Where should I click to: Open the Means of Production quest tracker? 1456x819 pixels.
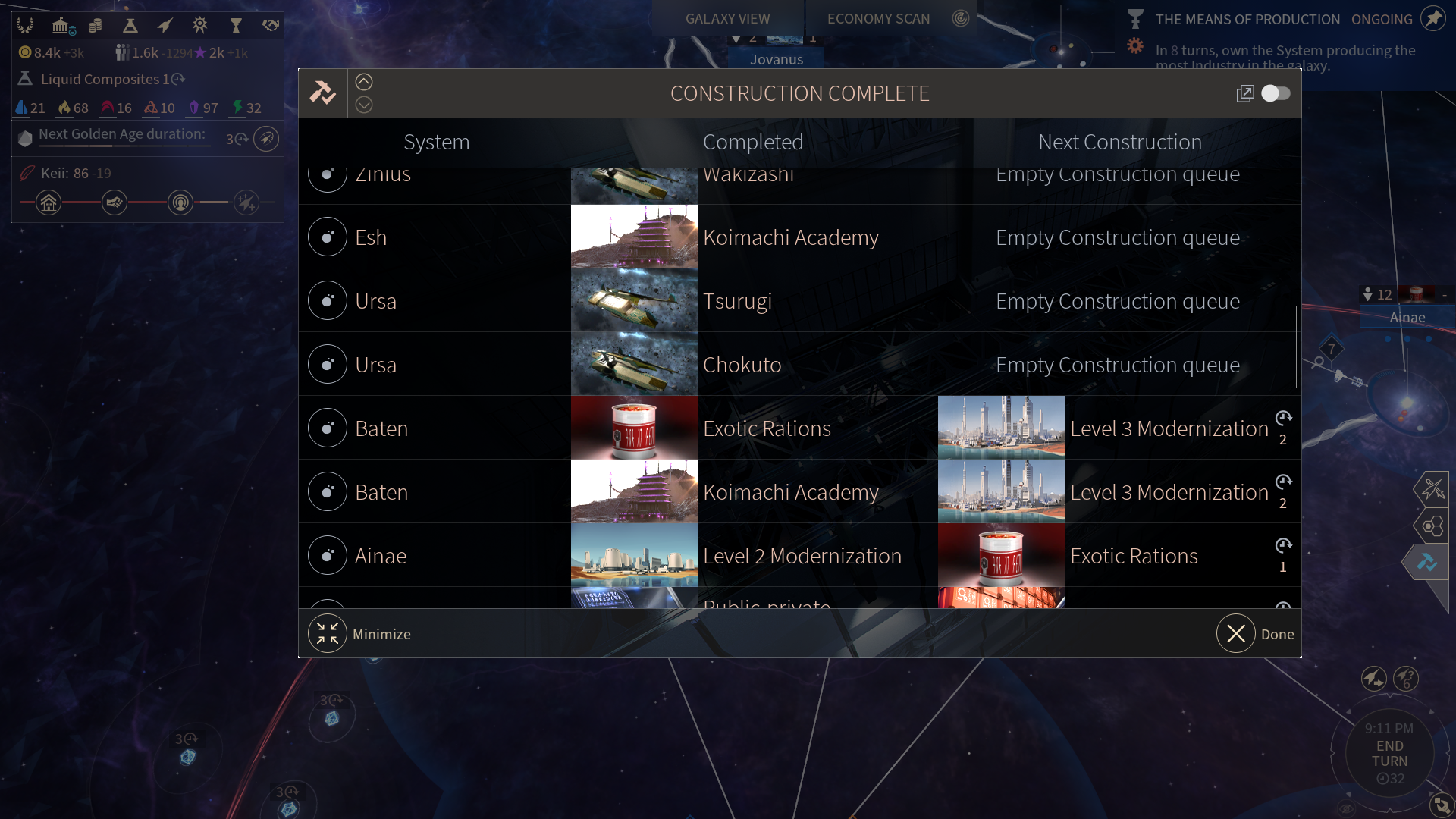[1247, 20]
